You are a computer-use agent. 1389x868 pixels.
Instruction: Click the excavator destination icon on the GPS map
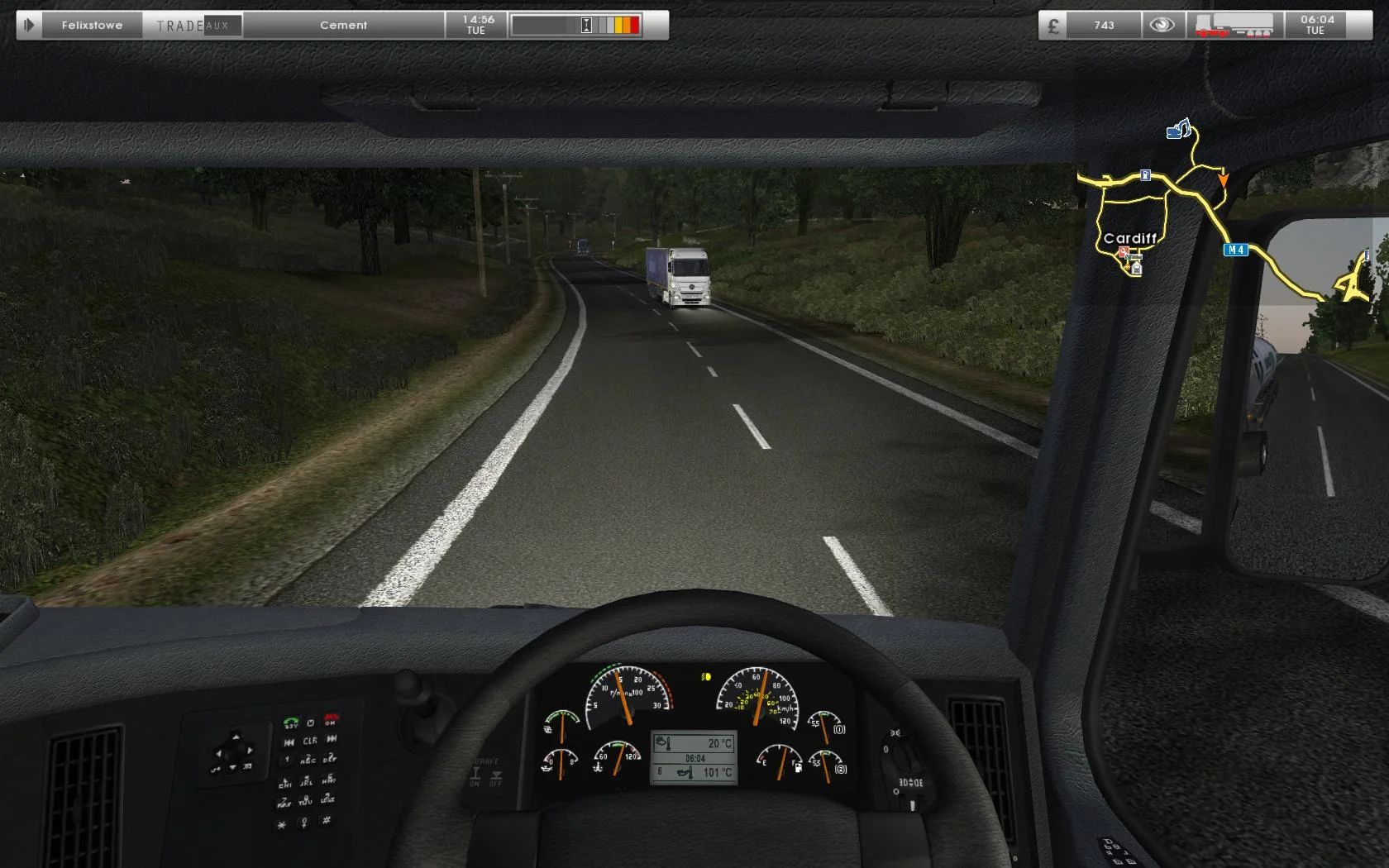pos(1178,129)
